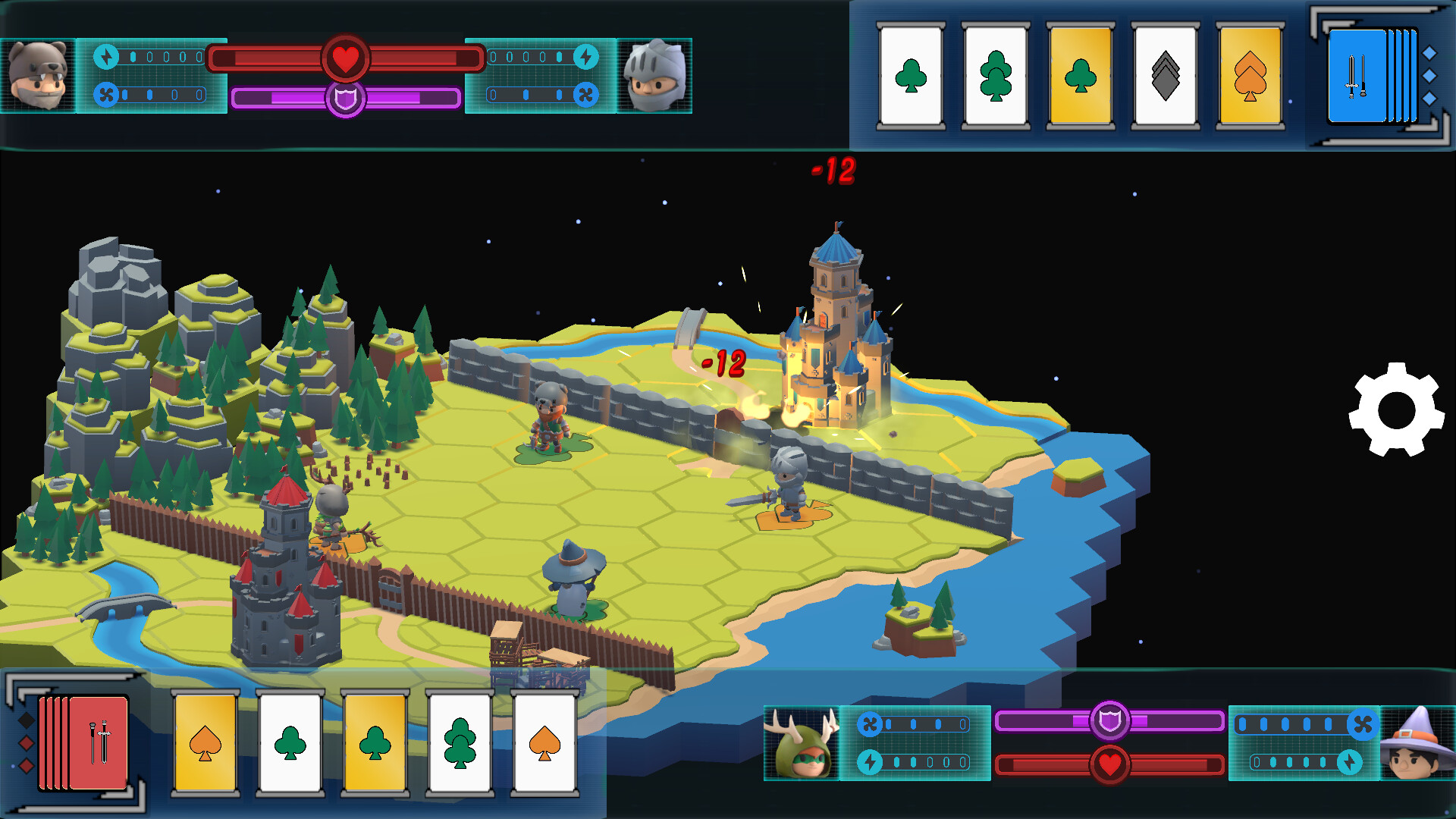The height and width of the screenshot is (819, 1456).
Task: Click the knight player's blue fan mana icon
Action: [x=587, y=95]
